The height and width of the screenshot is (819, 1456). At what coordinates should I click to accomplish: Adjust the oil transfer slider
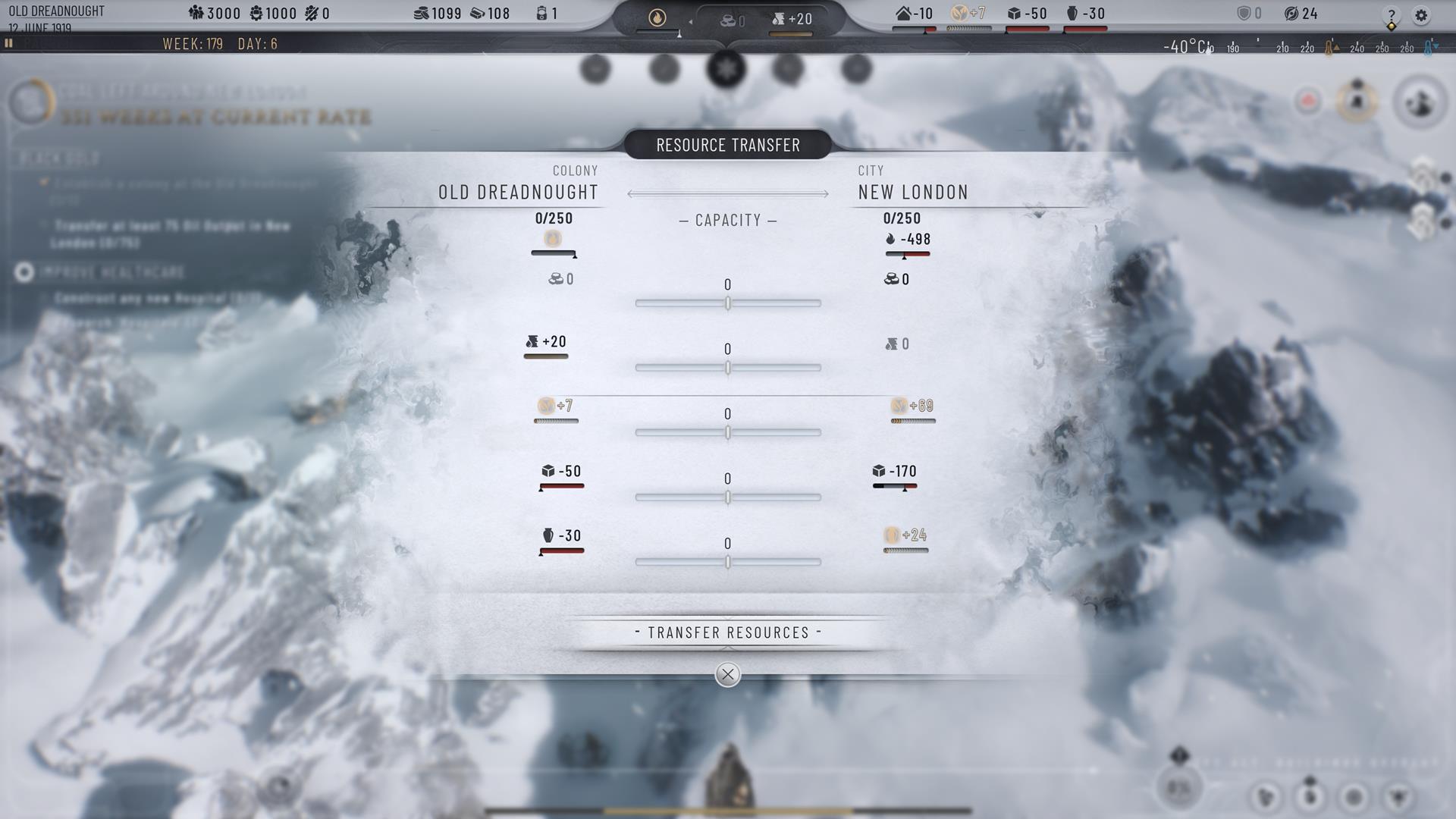click(x=728, y=368)
